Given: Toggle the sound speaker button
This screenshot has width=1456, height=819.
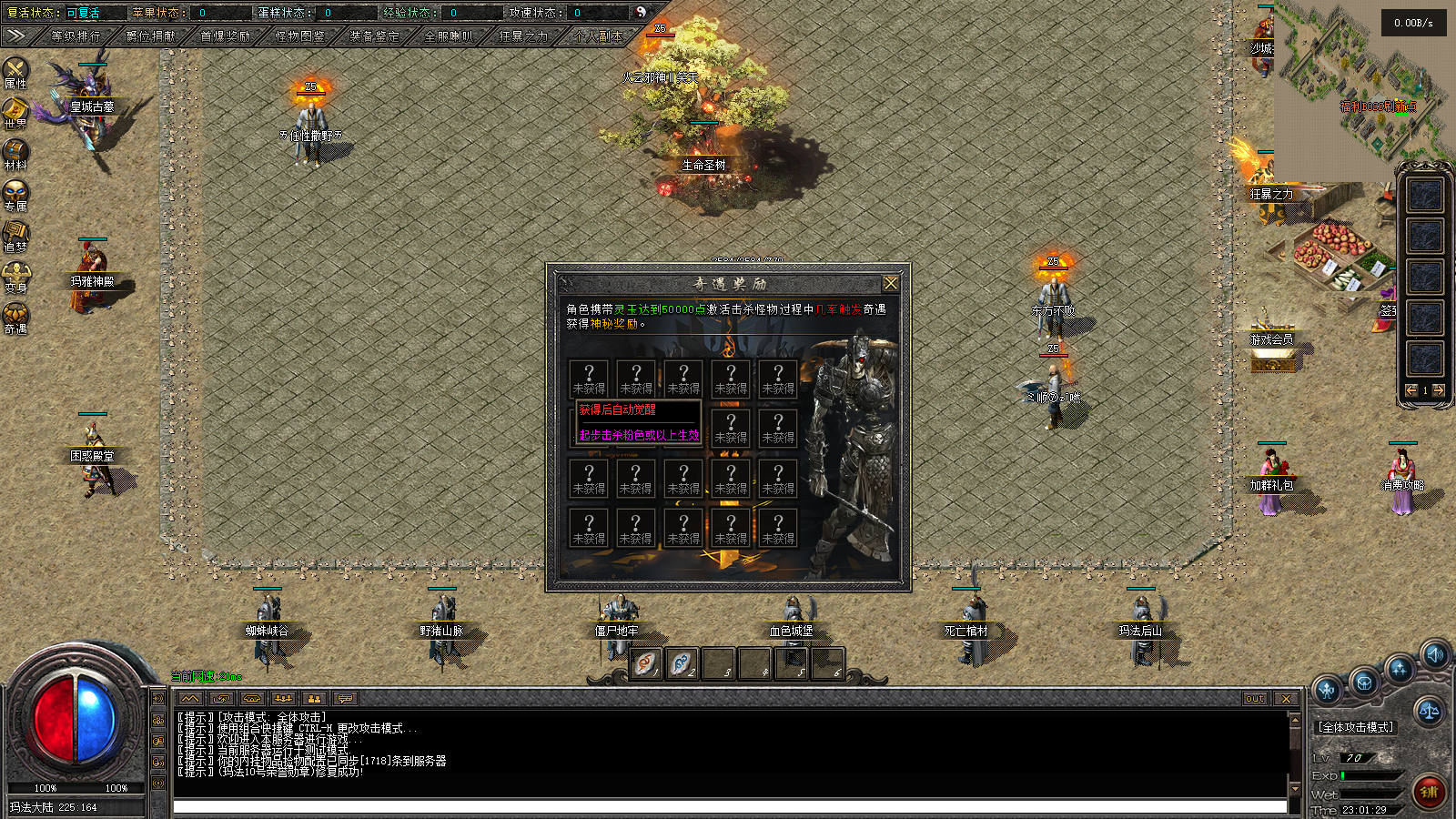Looking at the screenshot, I should tap(1435, 654).
